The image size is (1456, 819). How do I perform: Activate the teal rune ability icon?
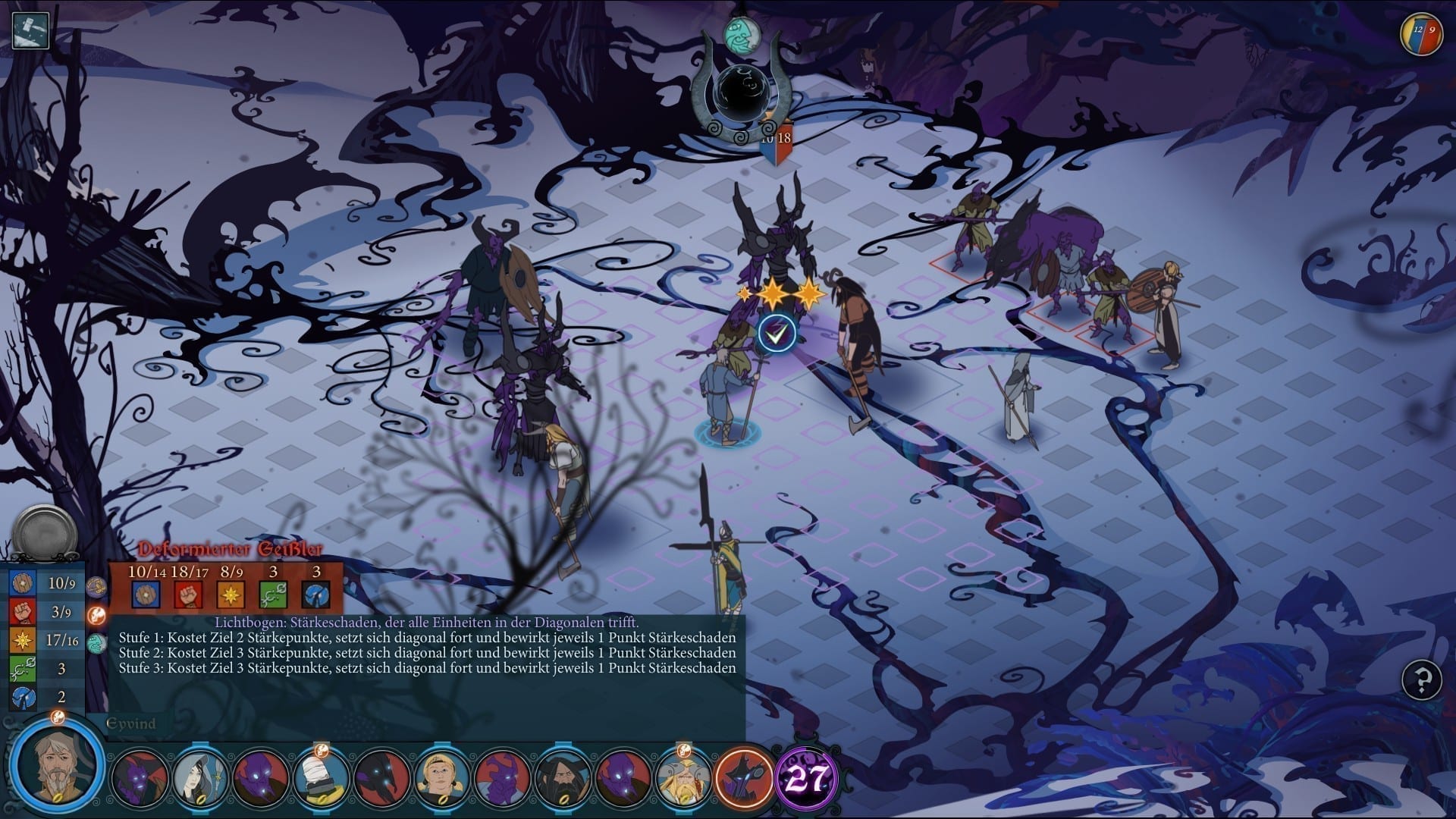click(97, 644)
